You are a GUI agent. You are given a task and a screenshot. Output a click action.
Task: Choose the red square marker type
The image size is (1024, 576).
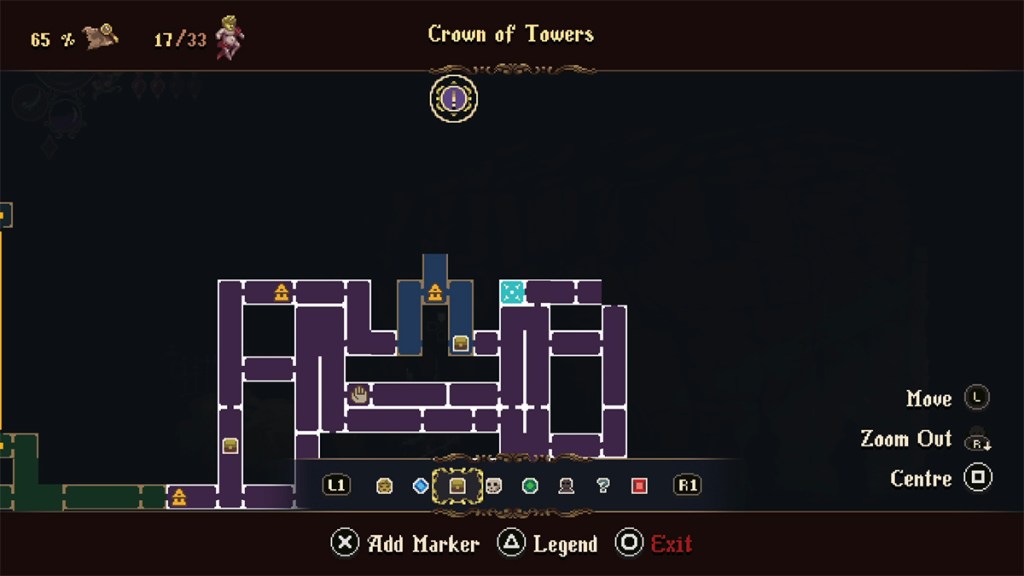click(639, 486)
